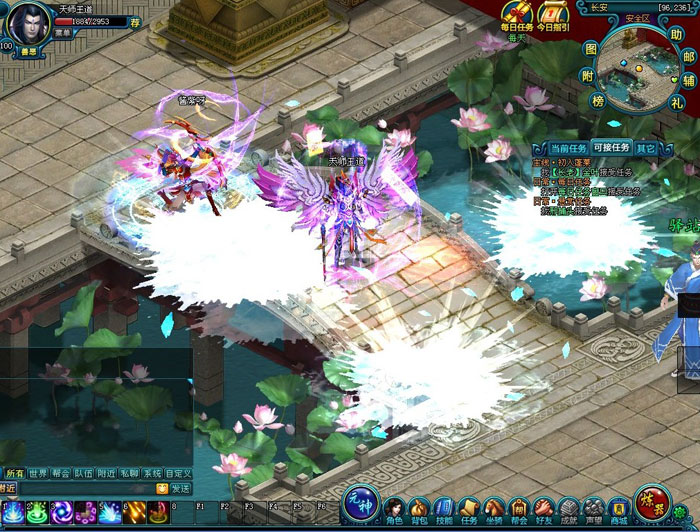Open the 榜 ranking button beside minimap
700x532 pixels.
click(597, 101)
